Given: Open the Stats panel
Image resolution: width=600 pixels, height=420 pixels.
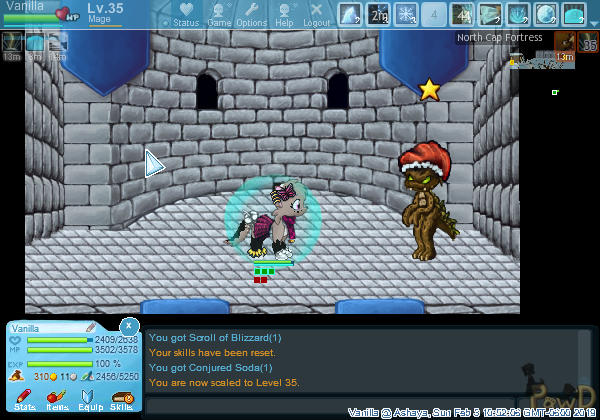Looking at the screenshot, I should tap(25, 399).
